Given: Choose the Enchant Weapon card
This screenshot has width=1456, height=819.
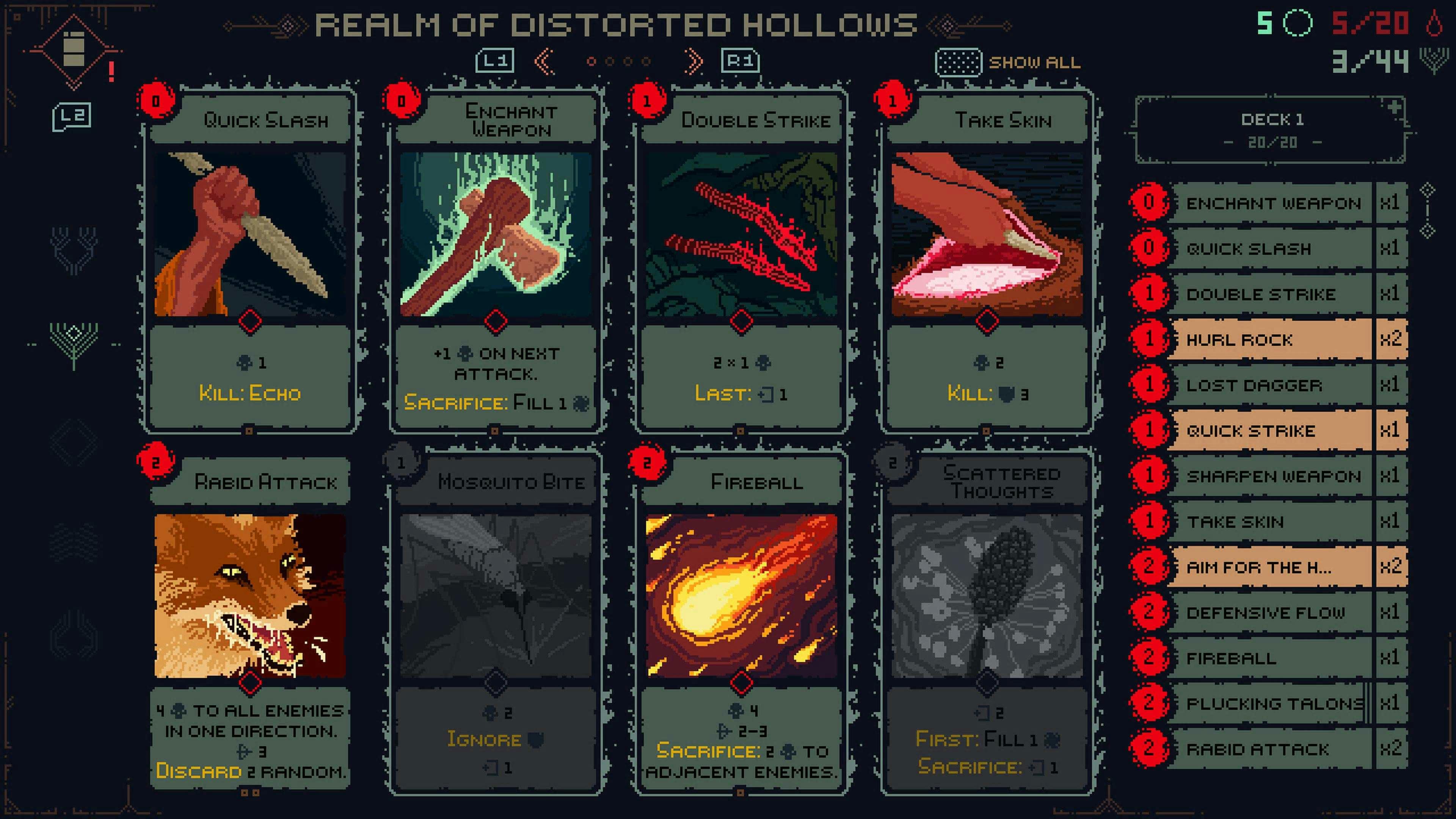Looking at the screenshot, I should (495, 260).
